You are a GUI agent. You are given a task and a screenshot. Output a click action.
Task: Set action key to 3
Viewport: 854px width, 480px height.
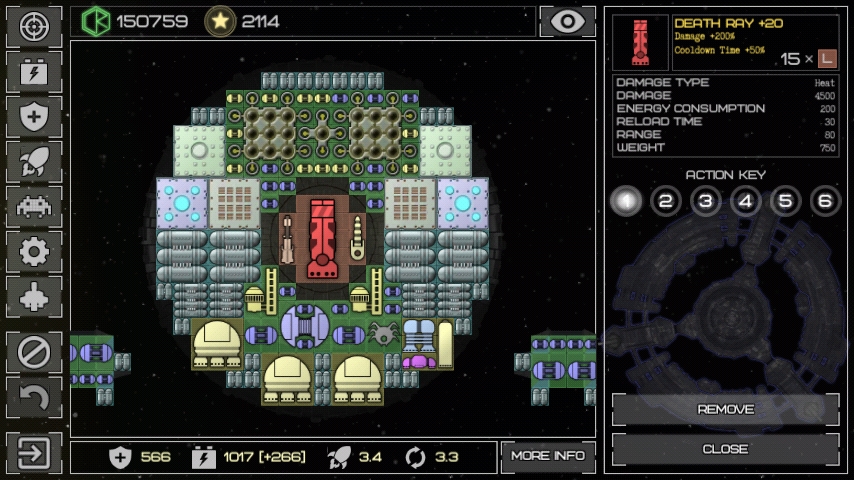705,201
